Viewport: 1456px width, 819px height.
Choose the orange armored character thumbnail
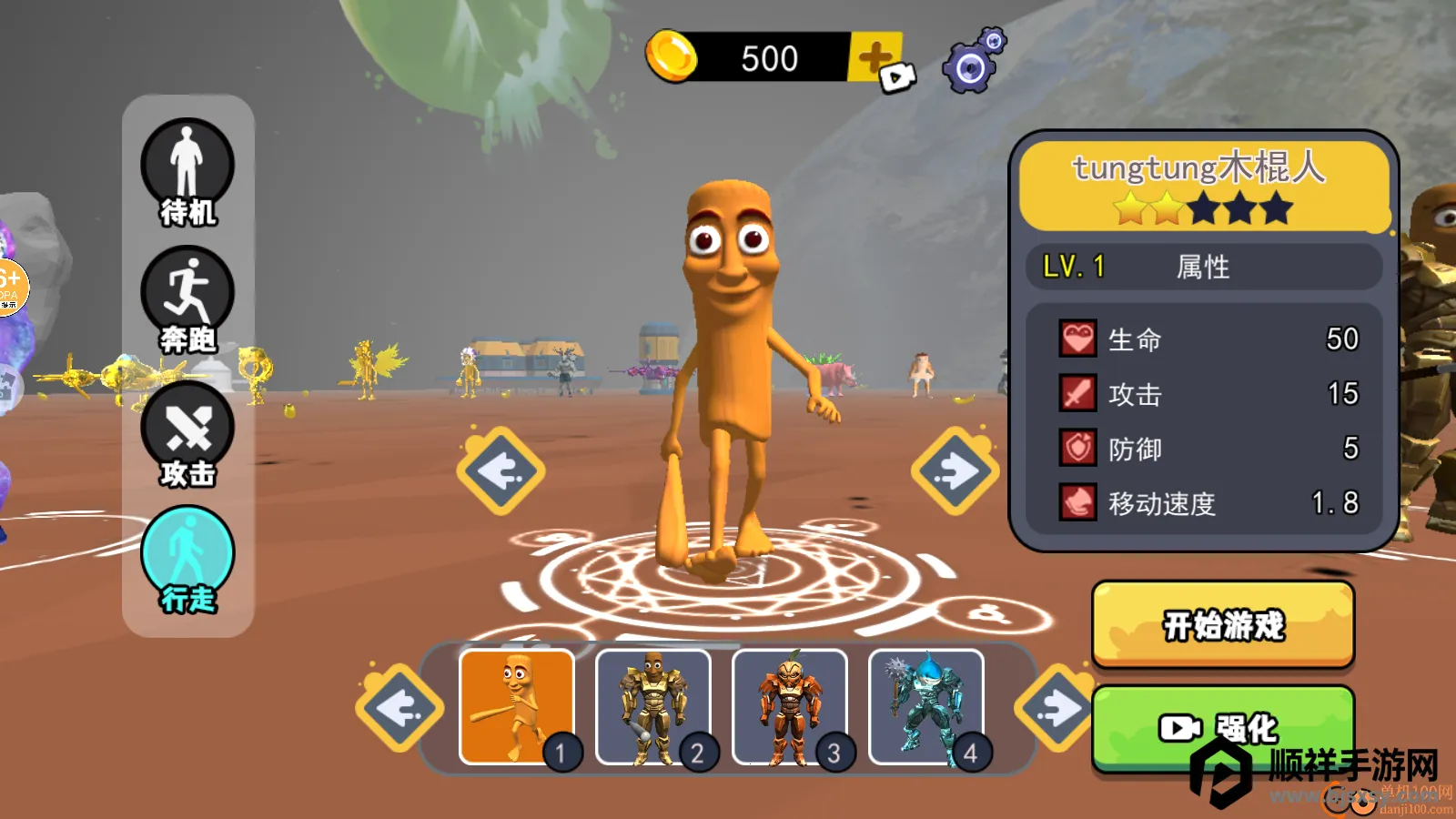[790, 707]
